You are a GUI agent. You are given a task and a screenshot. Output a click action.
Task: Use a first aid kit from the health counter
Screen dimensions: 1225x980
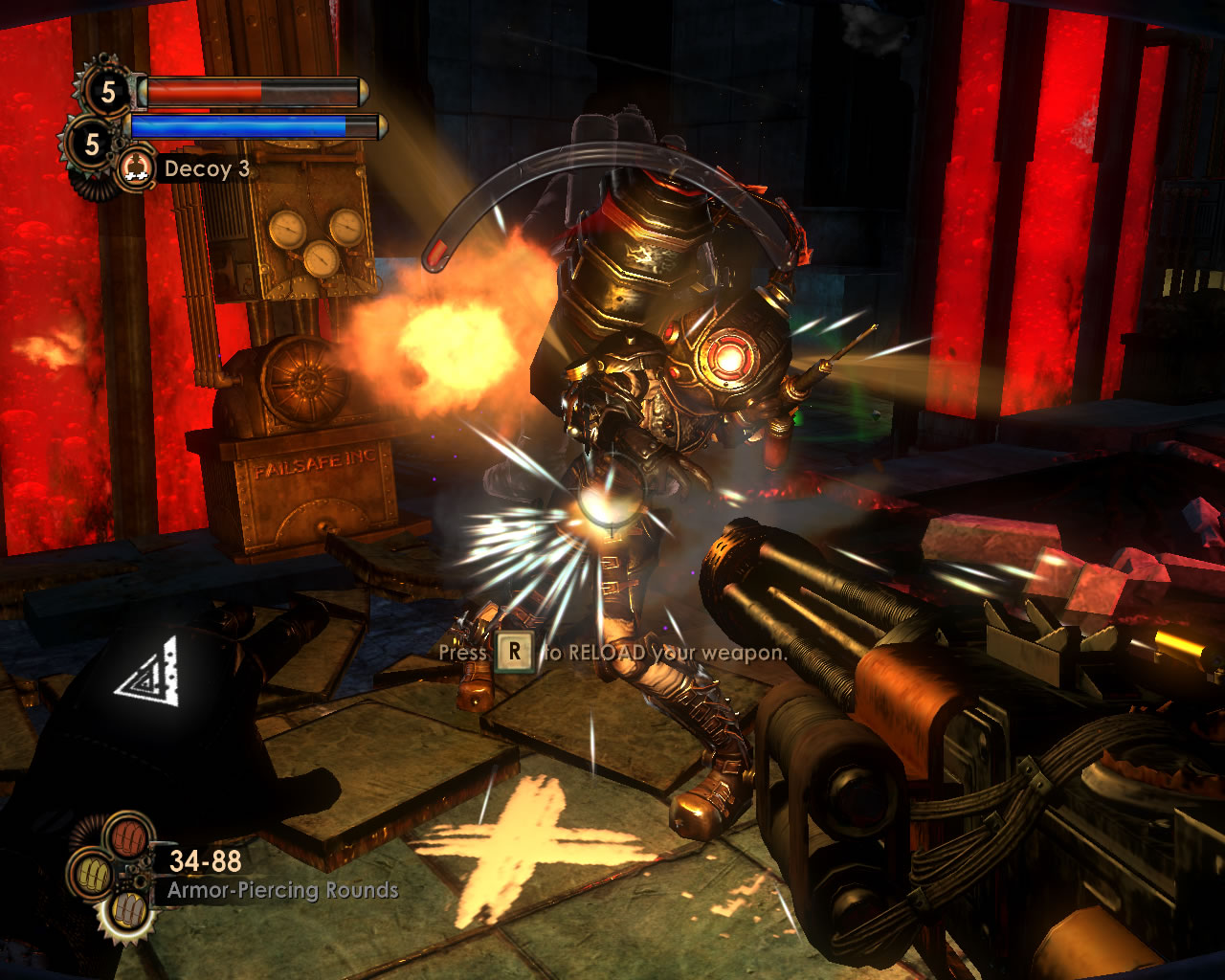(x=106, y=92)
